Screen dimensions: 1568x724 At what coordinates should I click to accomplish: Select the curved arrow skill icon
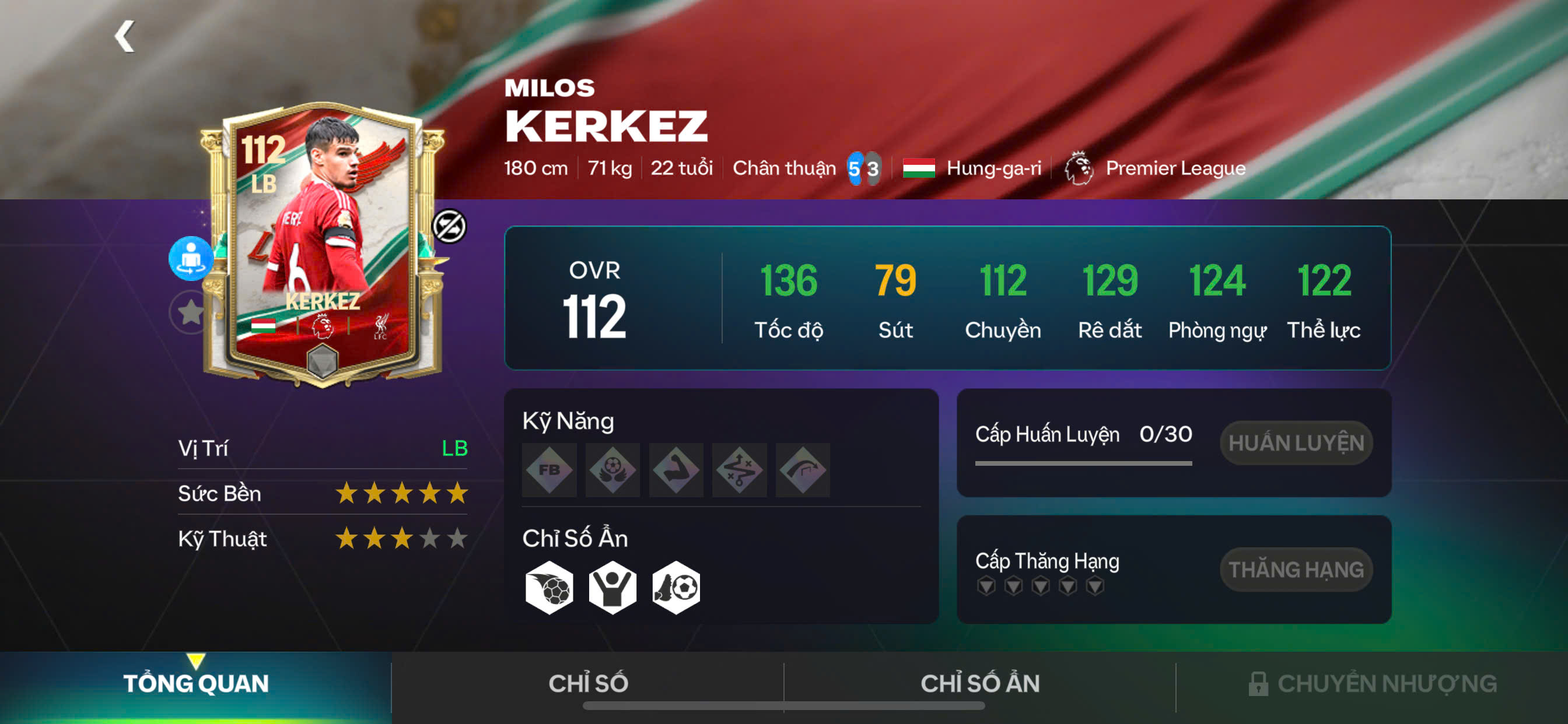[x=803, y=470]
